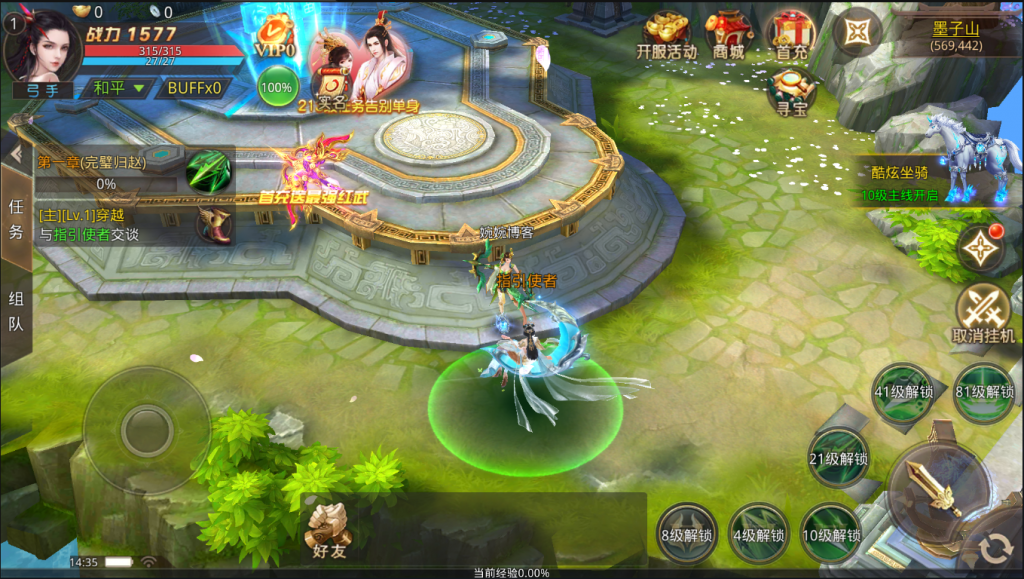Tap the player portrait avatar
Screen dimensions: 1024x579
pyautogui.click(x=42, y=46)
